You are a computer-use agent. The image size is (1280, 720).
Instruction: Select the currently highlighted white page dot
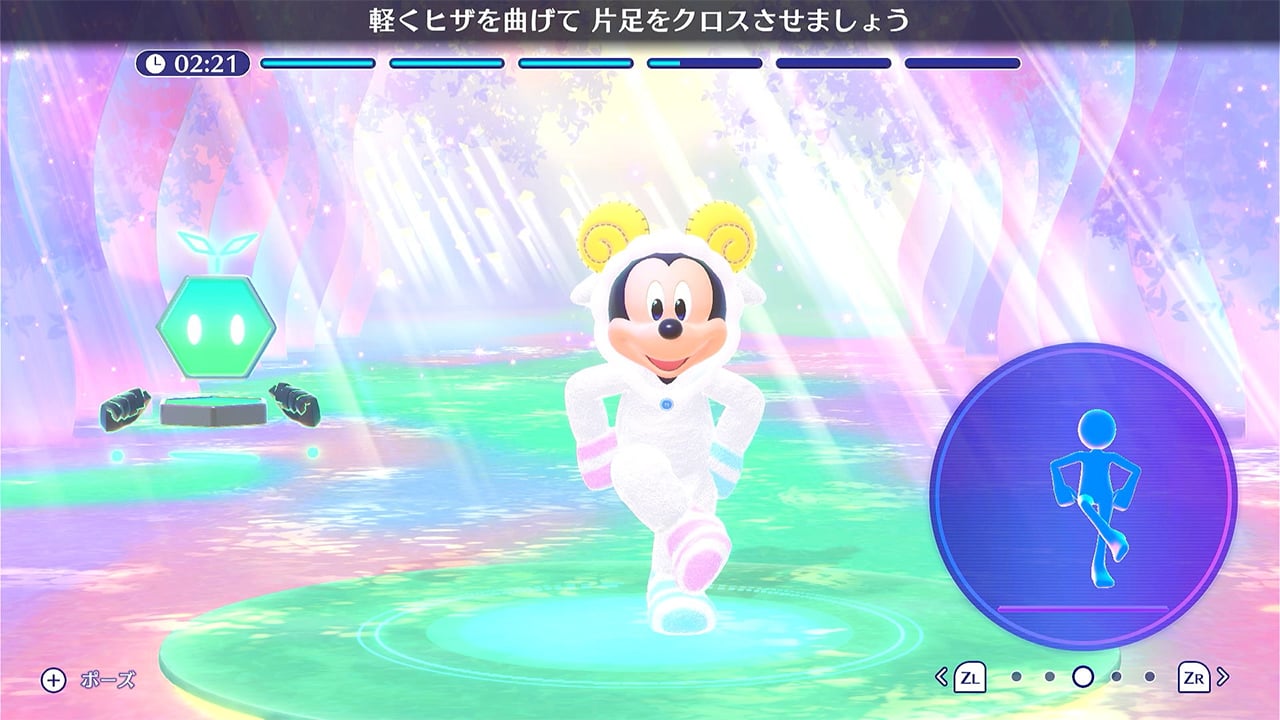pos(1082,677)
